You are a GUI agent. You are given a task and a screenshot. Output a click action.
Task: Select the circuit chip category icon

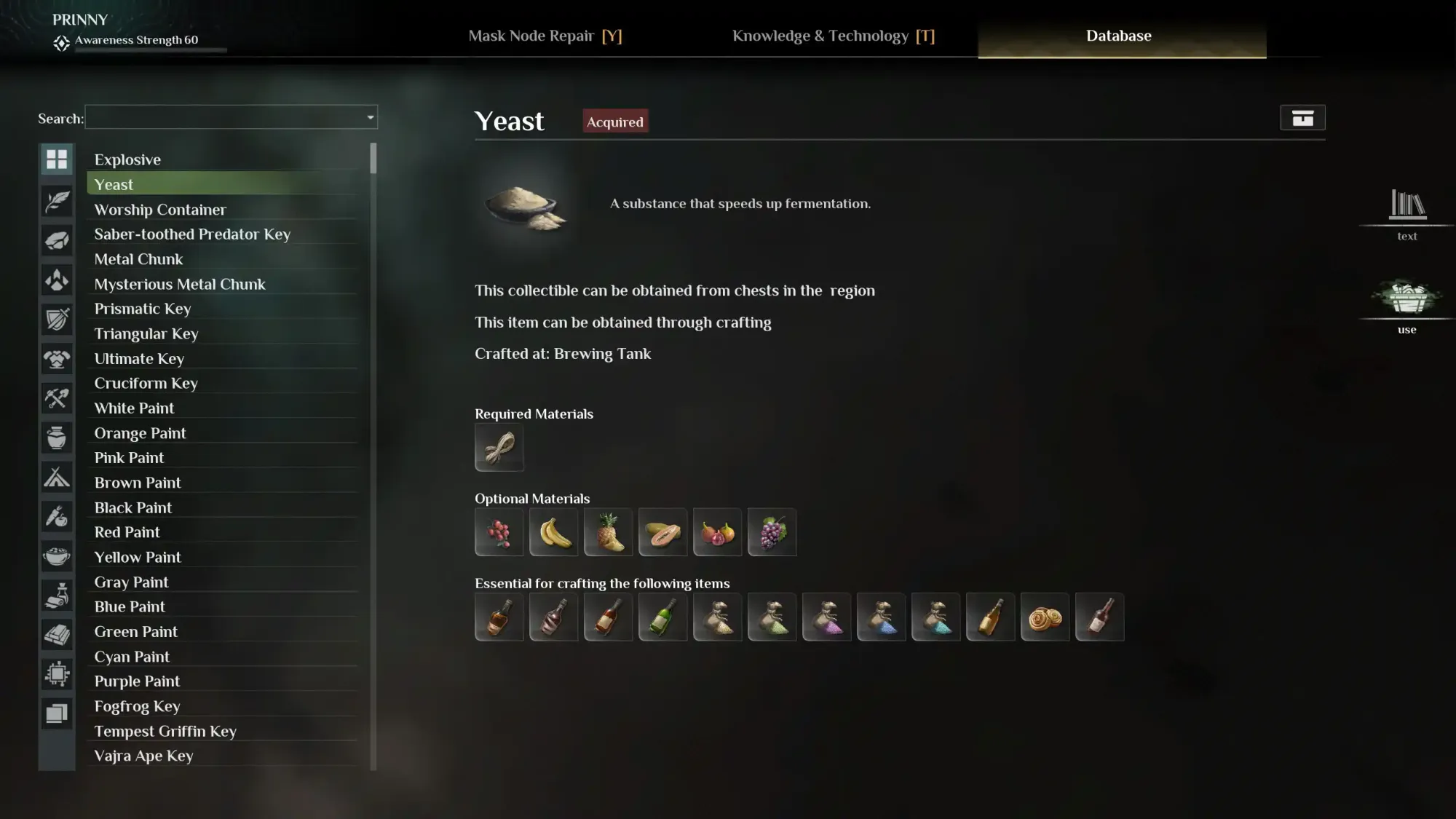pyautogui.click(x=57, y=673)
